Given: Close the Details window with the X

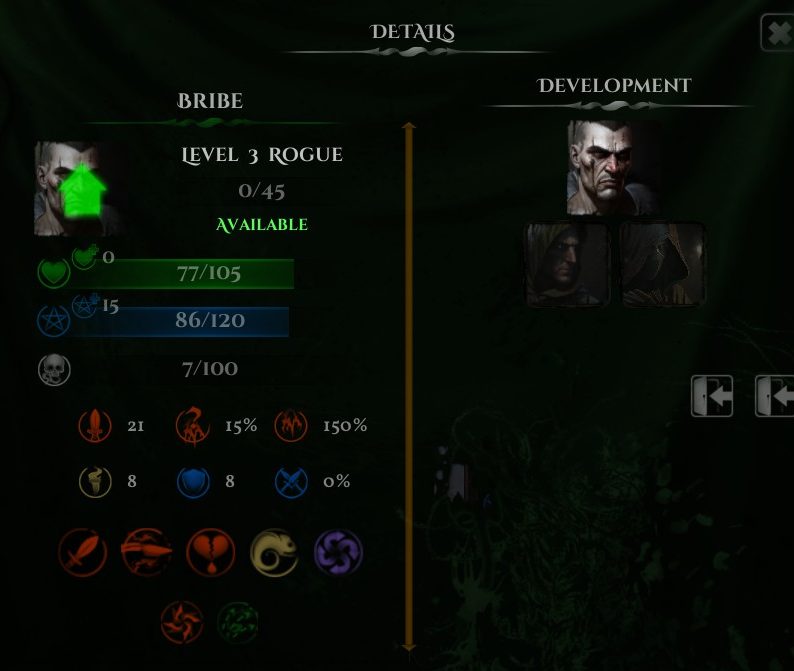Looking at the screenshot, I should point(778,34).
